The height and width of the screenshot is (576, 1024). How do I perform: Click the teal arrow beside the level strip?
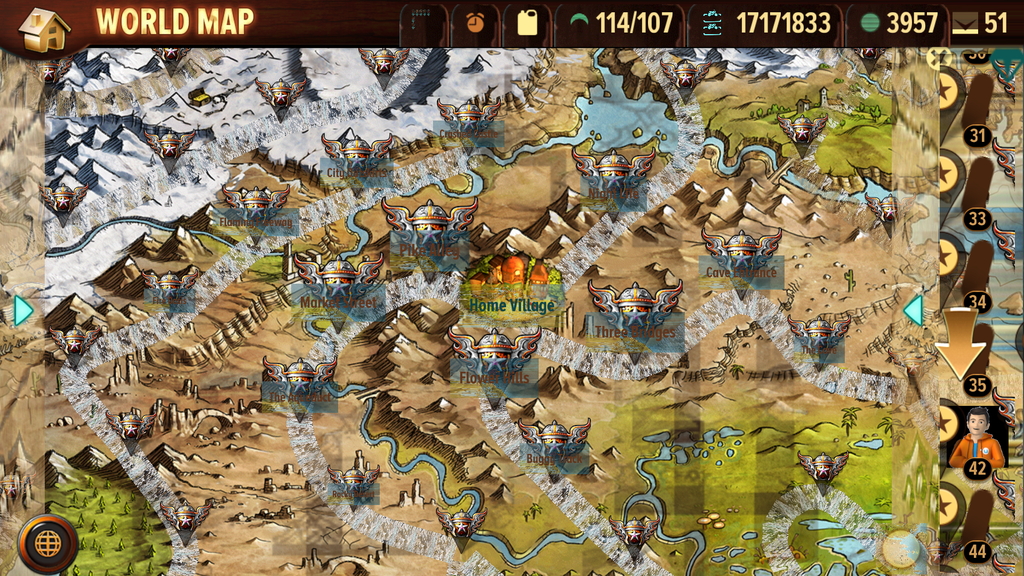pos(912,310)
